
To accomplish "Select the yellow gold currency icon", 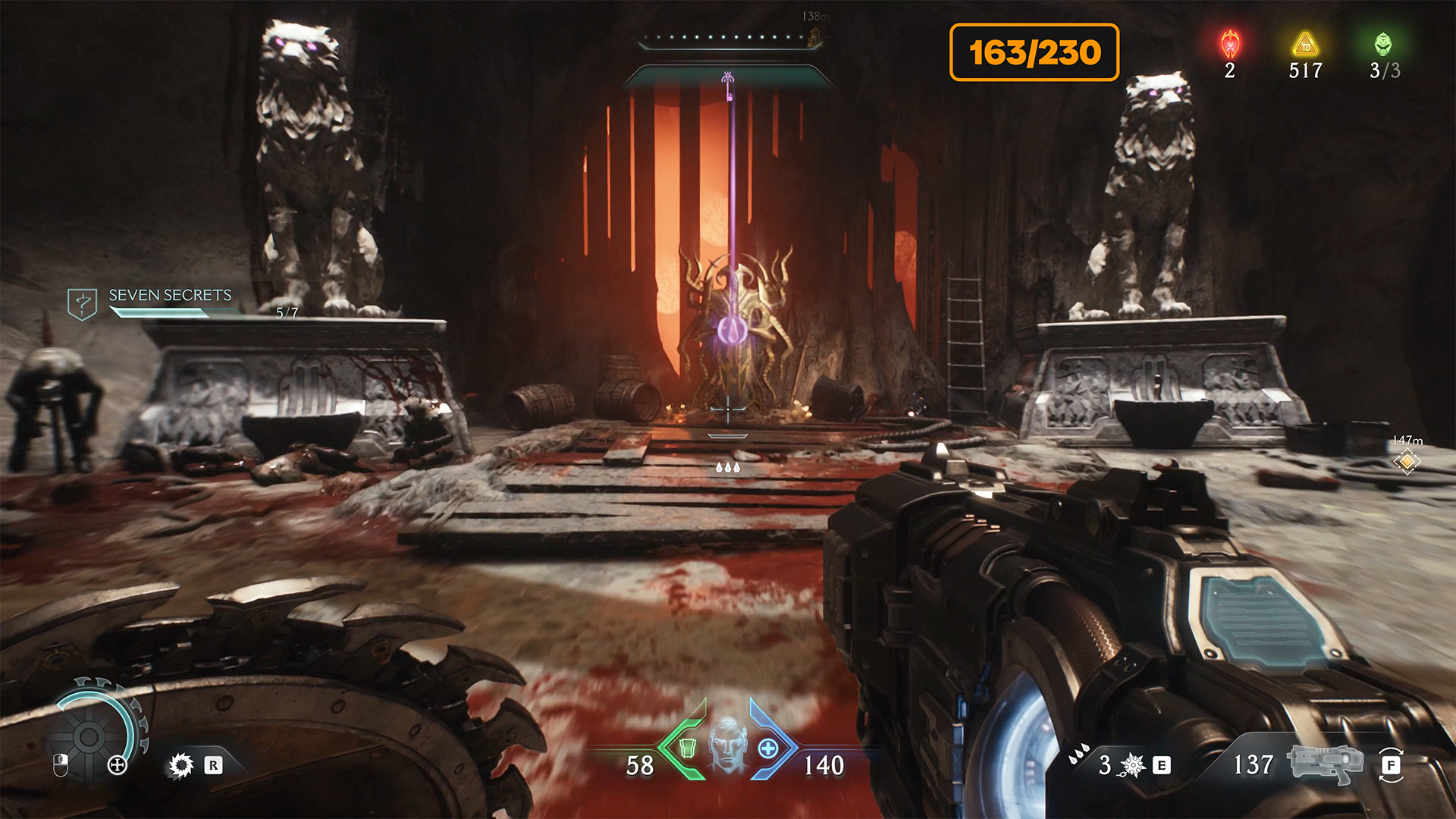I will coord(1305,45).
